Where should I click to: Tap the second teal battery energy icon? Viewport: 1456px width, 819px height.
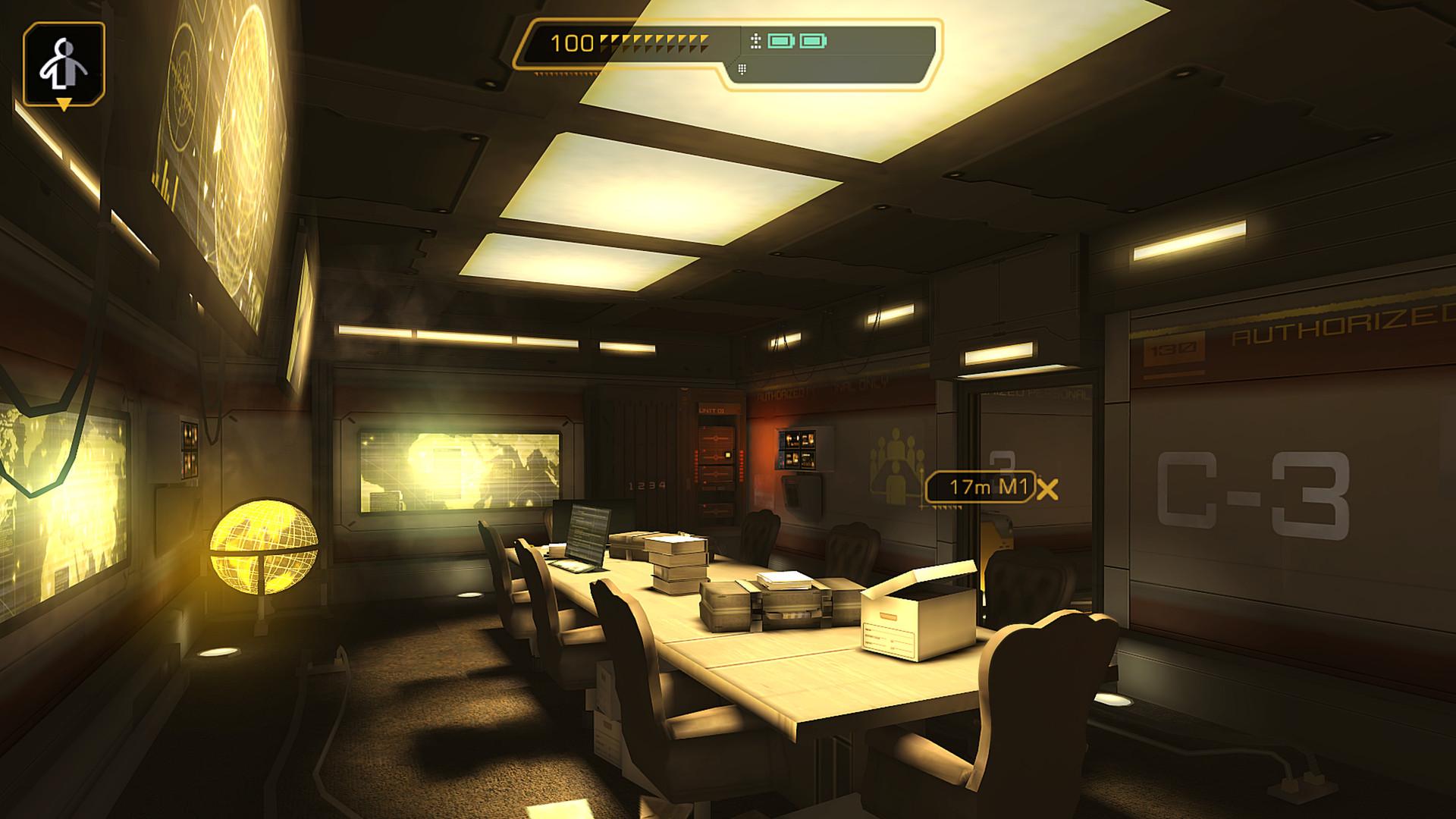coord(813,41)
